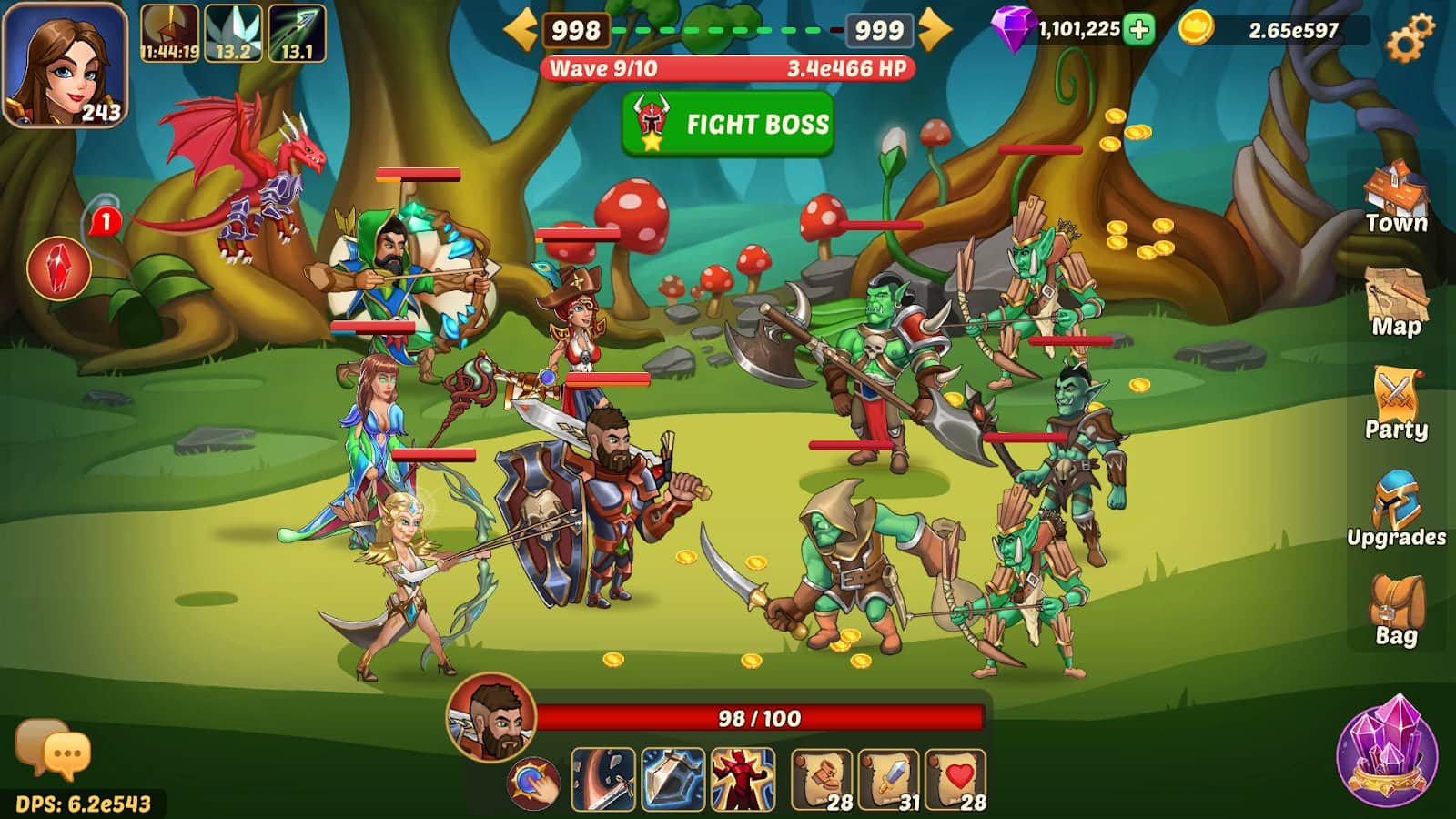
Task: Use the heart scroll item
Action: click(955, 779)
